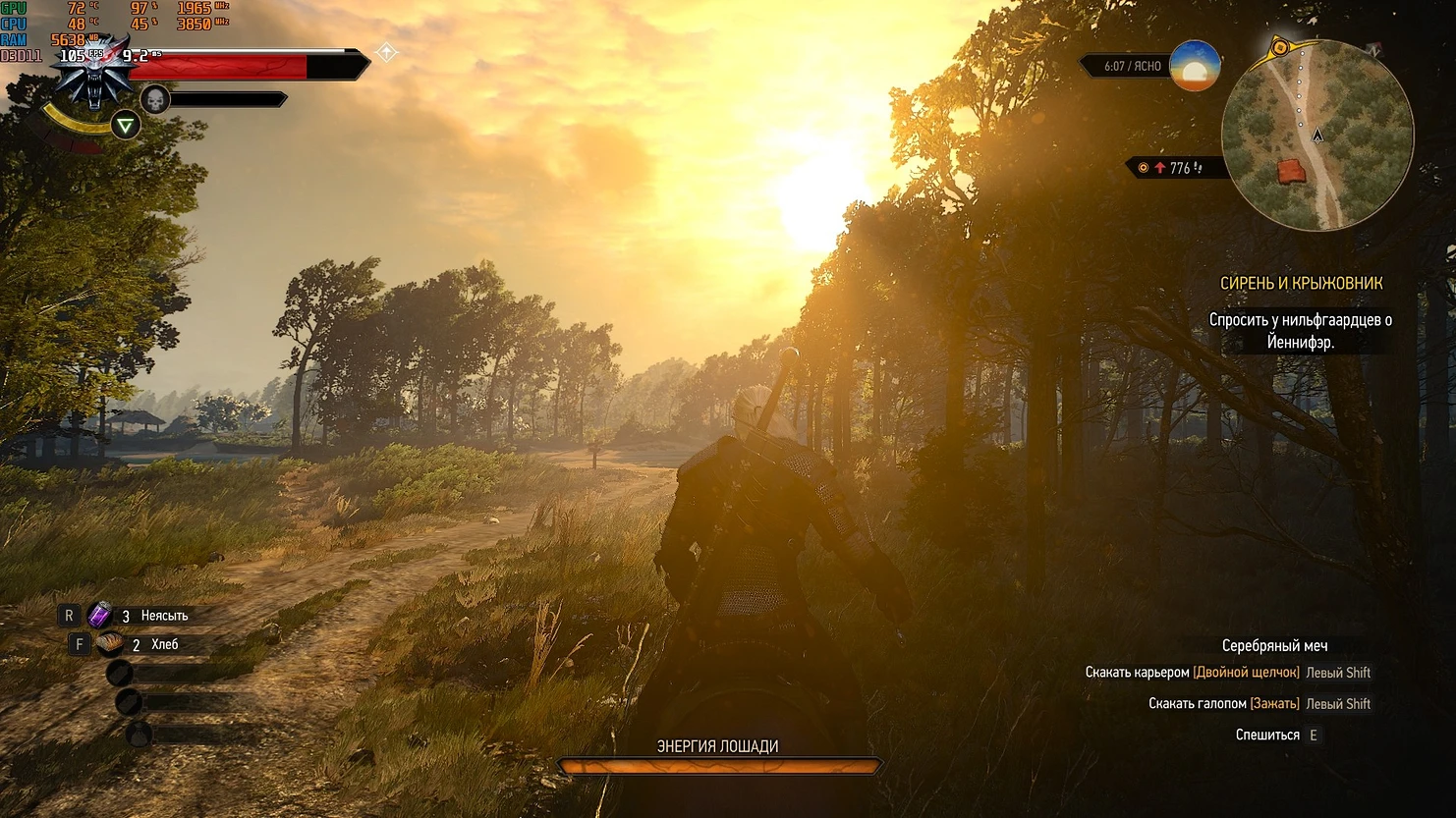Select the Сирень и крыжовник quest title
The image size is (1456, 818).
point(1301,283)
